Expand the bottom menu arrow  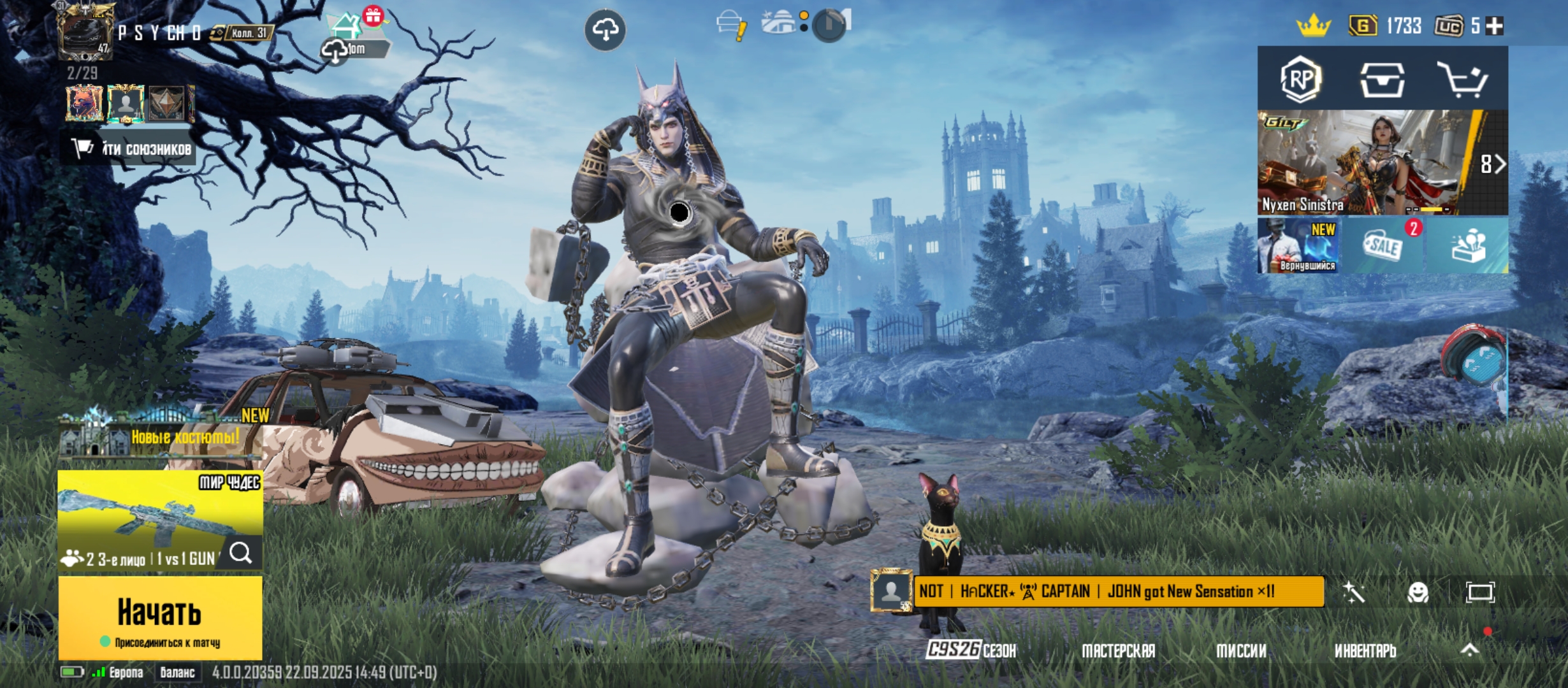click(1470, 650)
